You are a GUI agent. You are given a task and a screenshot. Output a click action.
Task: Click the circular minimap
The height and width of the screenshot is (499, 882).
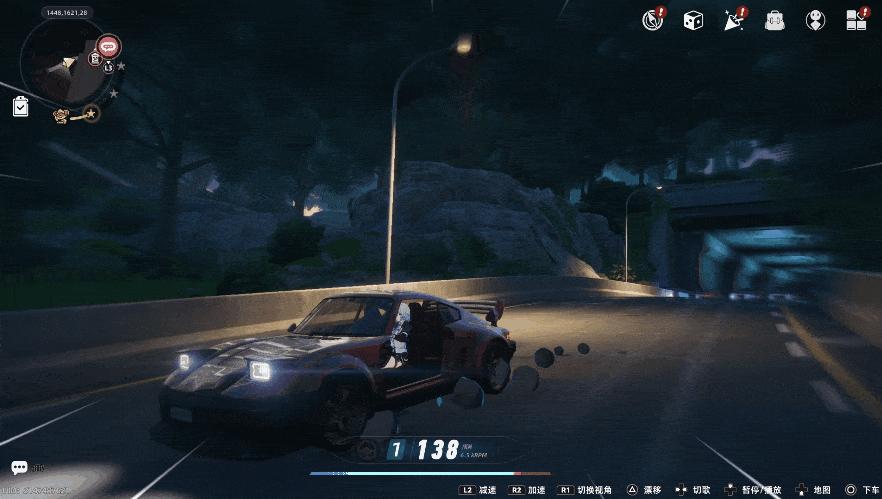coord(66,65)
